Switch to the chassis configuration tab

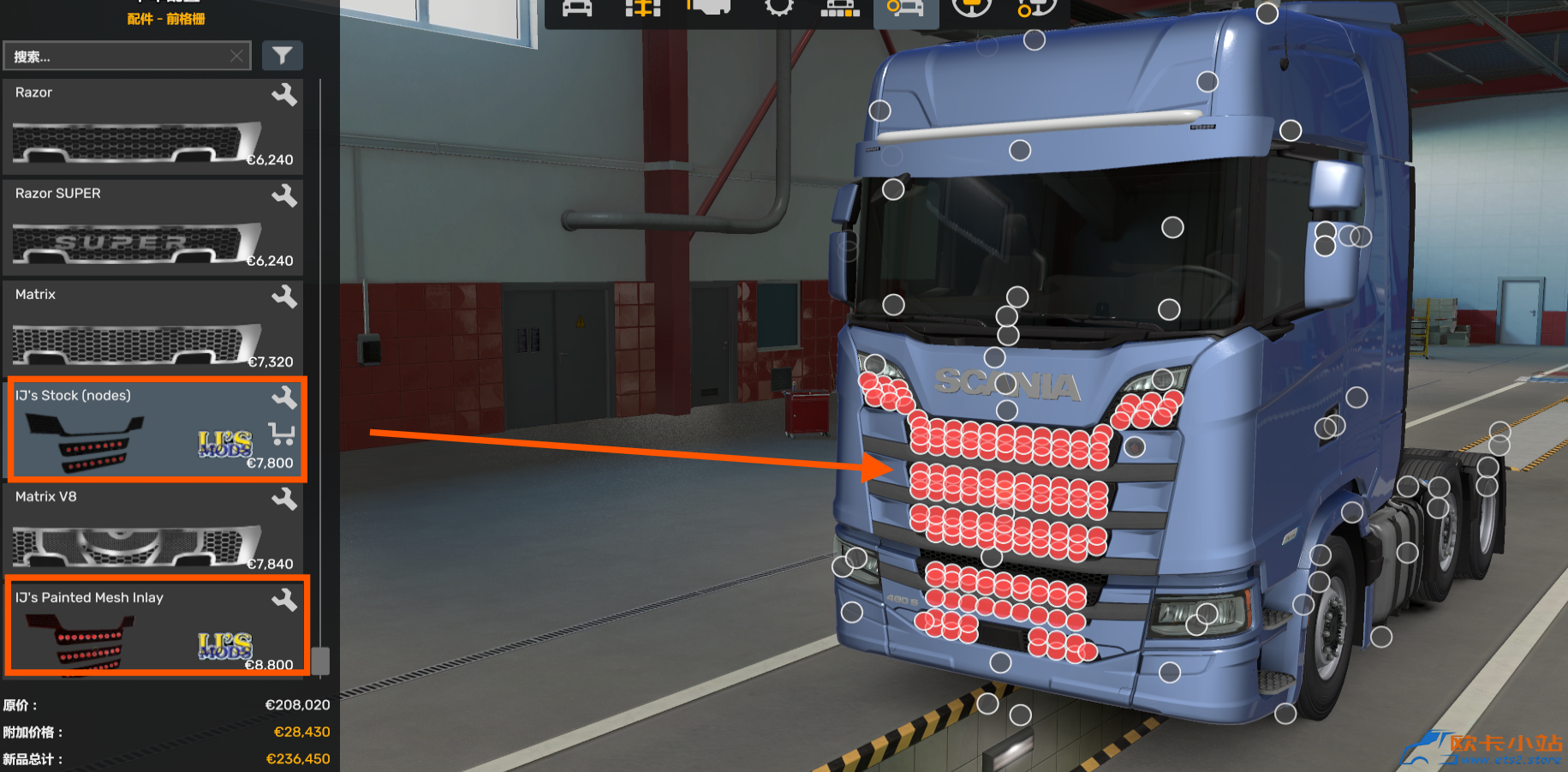(643, 9)
